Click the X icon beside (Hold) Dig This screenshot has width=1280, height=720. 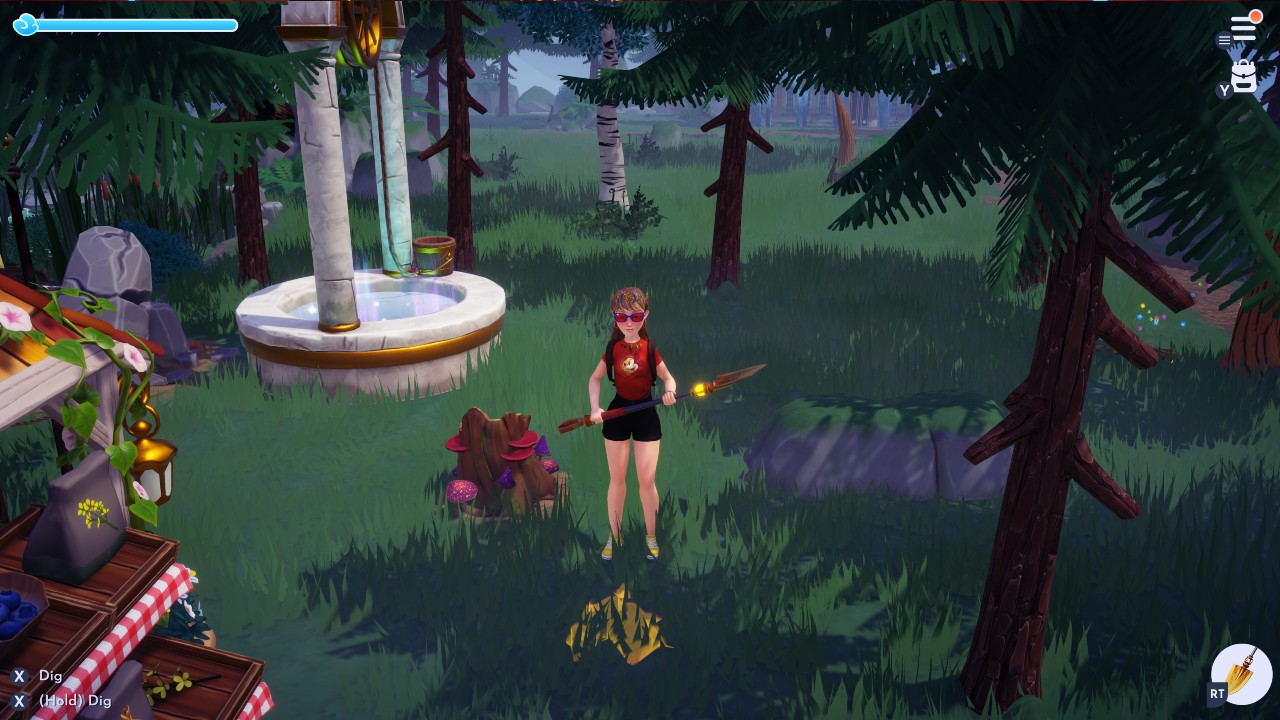click(18, 701)
